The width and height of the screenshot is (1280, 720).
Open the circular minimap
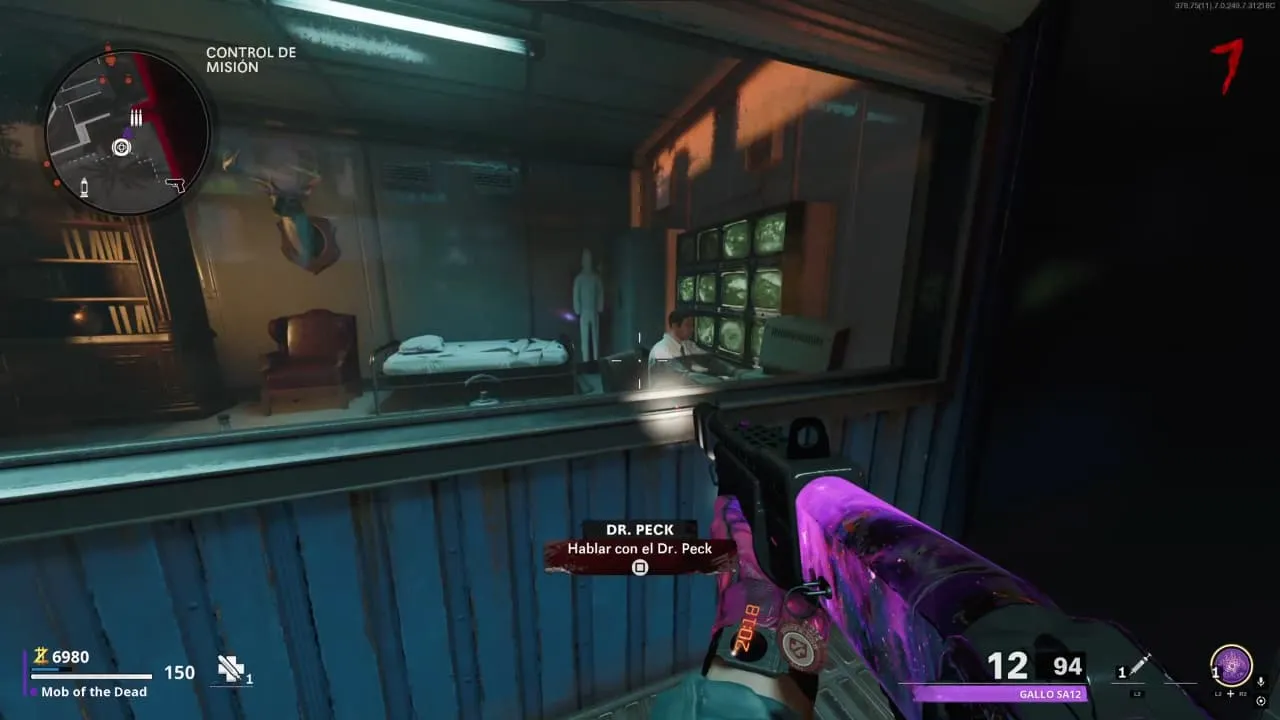click(x=127, y=133)
